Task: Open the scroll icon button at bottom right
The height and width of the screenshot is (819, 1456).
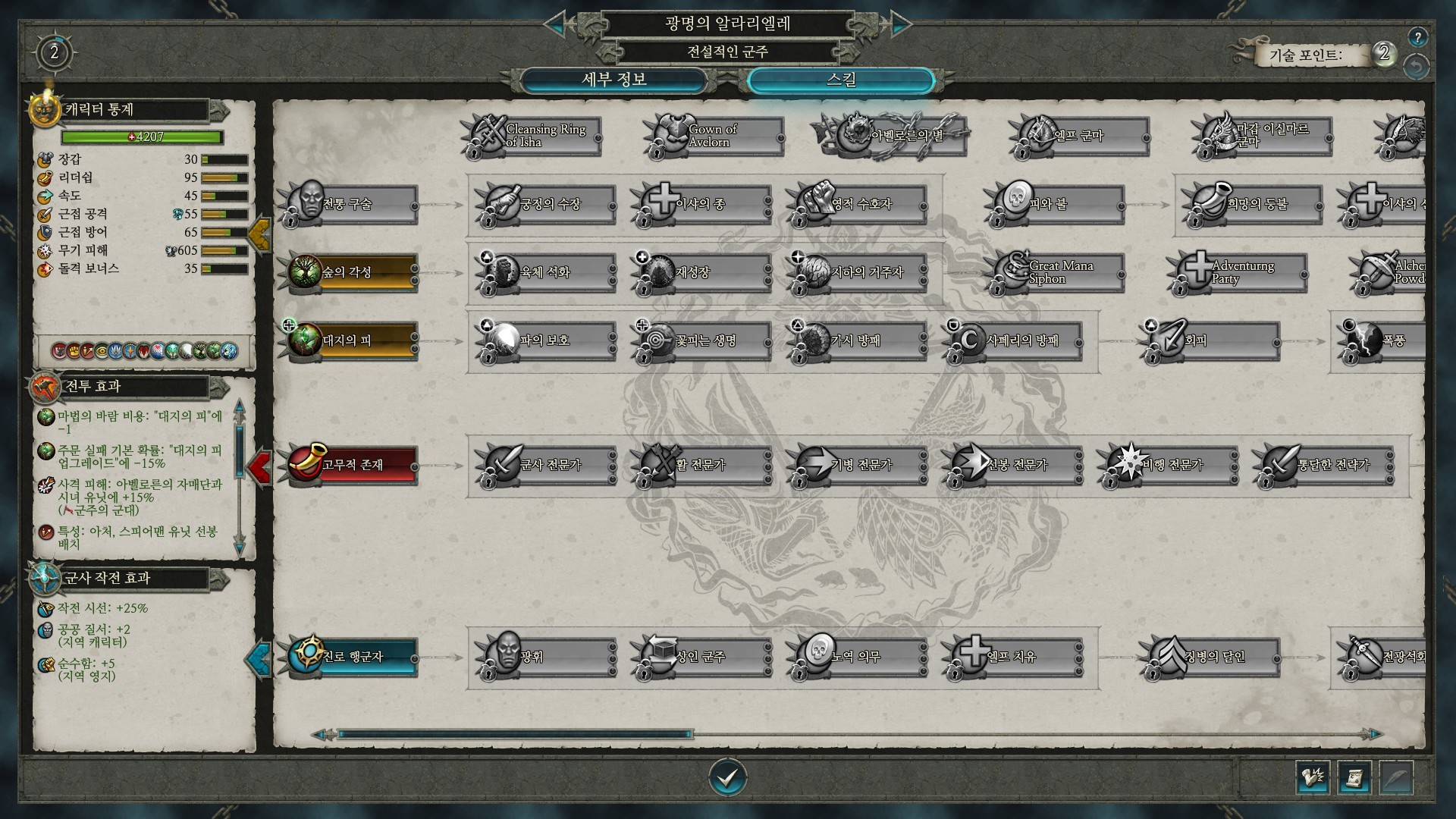Action: click(x=1354, y=777)
